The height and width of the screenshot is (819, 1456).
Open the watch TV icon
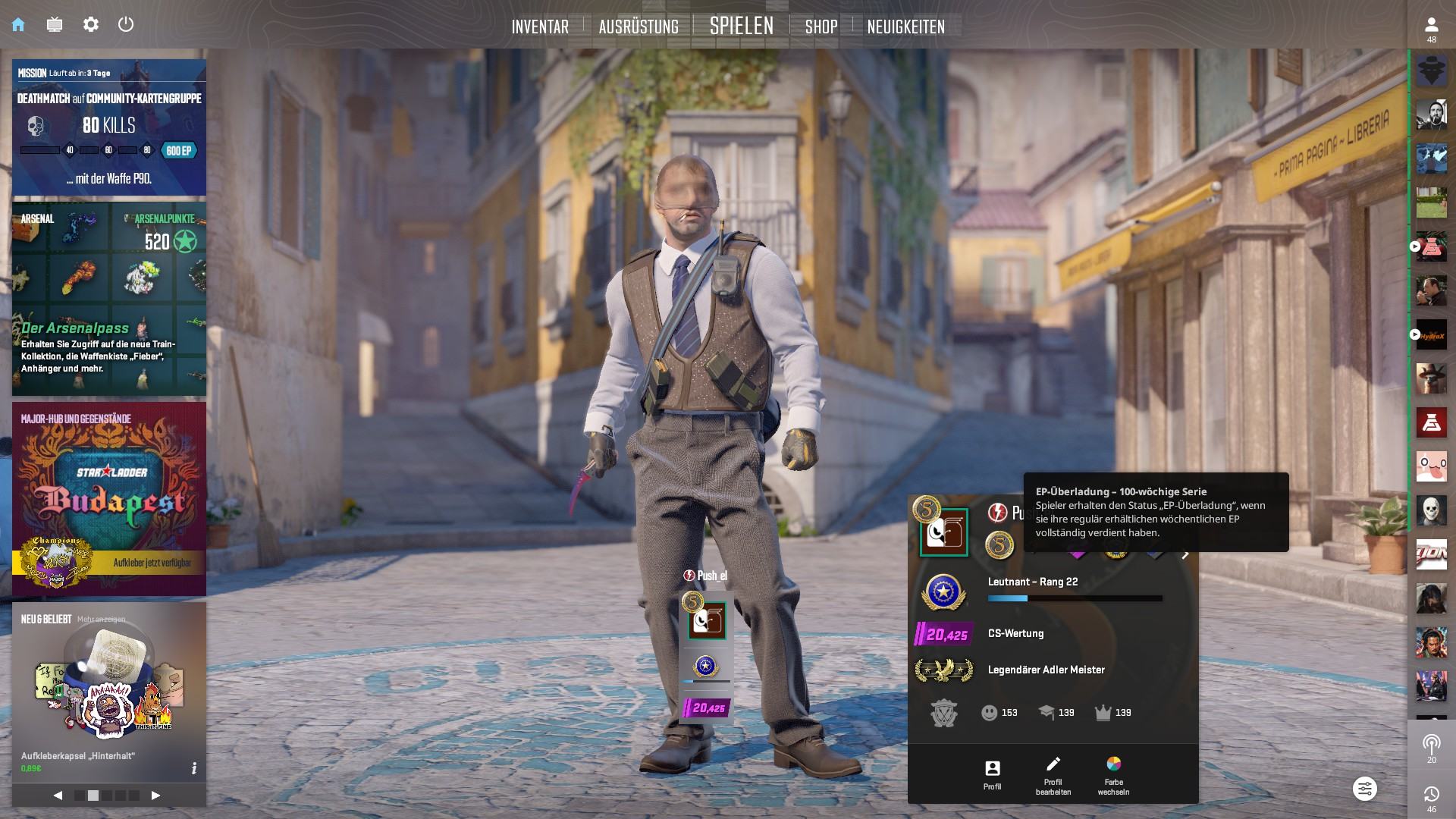click(55, 24)
